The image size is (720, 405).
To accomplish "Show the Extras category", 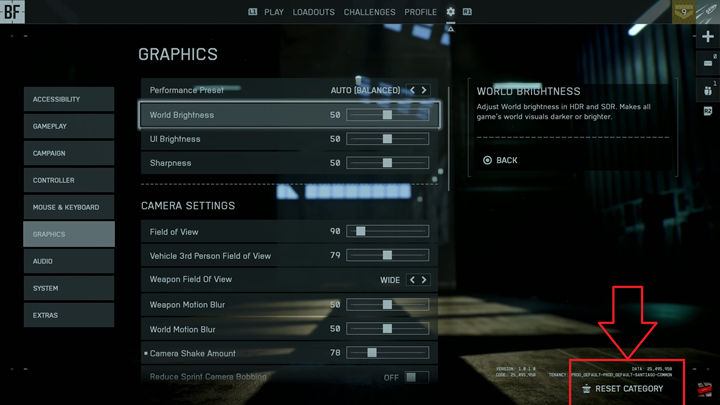I will coord(69,315).
